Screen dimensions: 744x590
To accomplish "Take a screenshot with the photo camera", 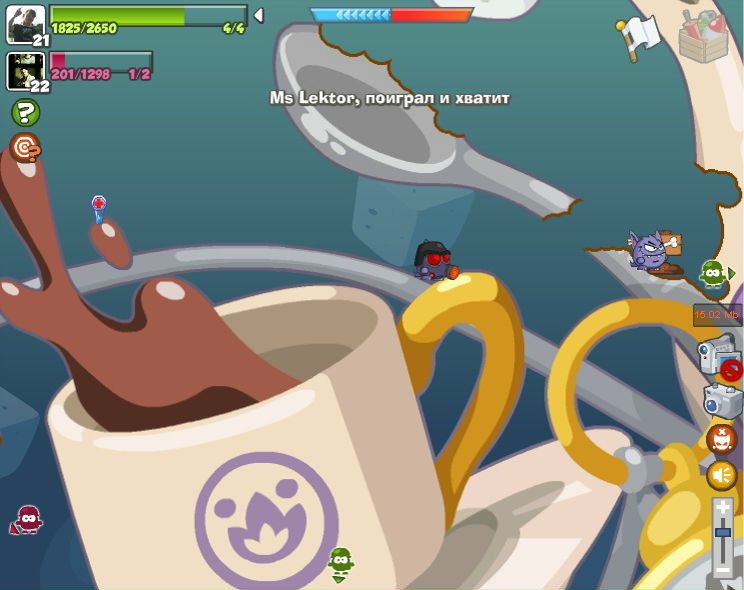I will point(721,400).
